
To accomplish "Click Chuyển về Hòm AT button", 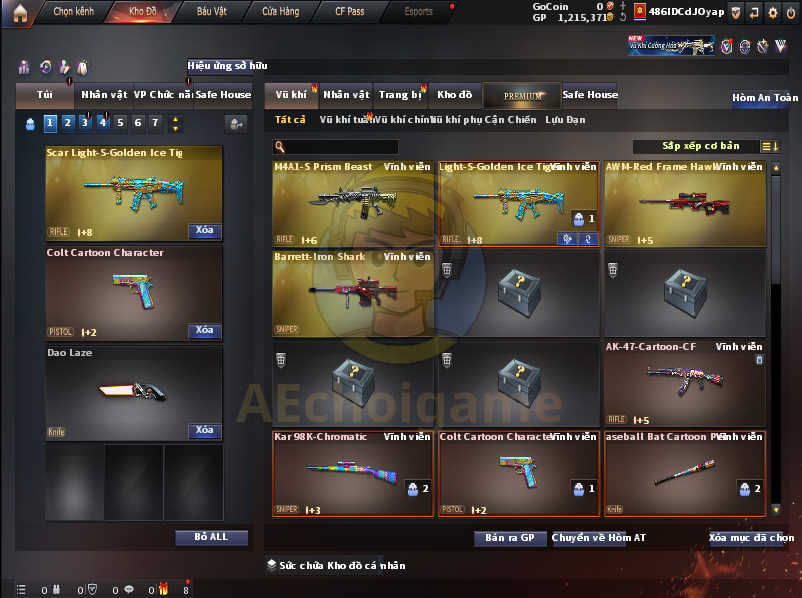I will [x=598, y=538].
